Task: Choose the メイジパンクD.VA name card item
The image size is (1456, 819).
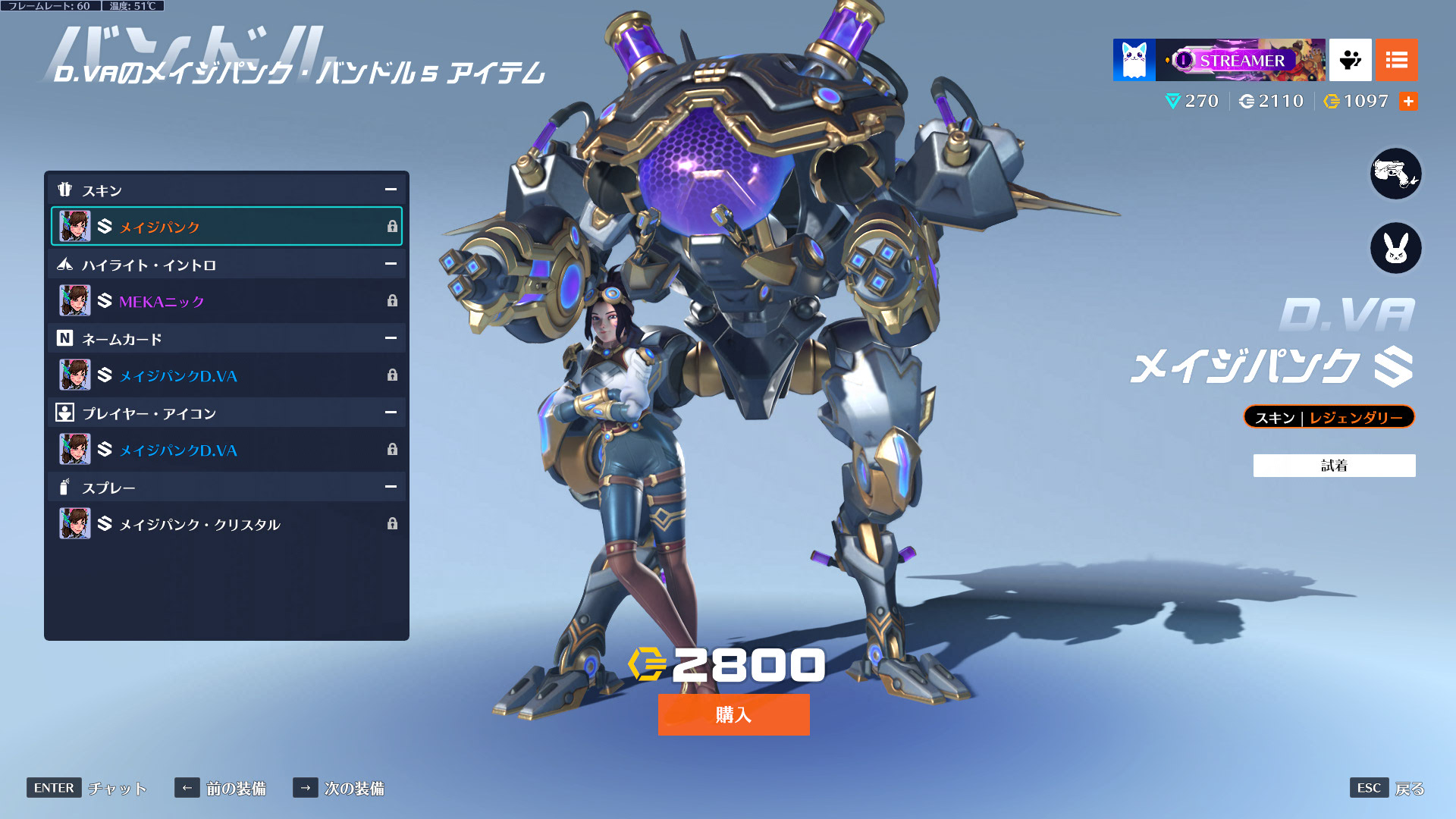Action: click(x=227, y=375)
